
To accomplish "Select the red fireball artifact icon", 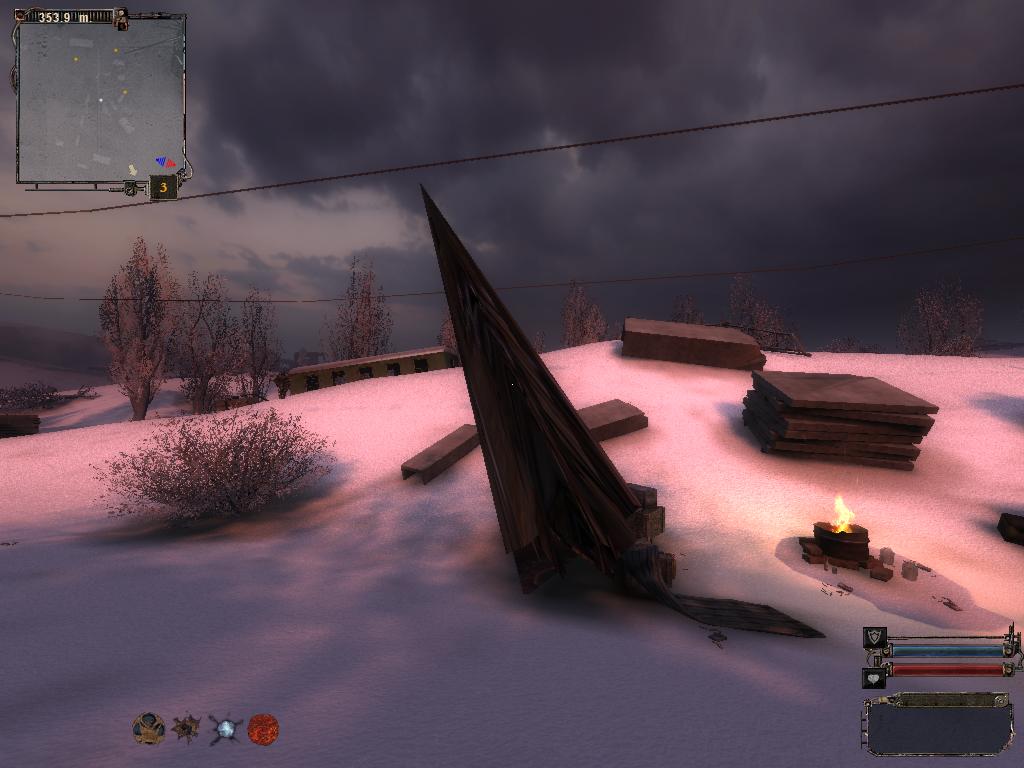I will [x=263, y=728].
